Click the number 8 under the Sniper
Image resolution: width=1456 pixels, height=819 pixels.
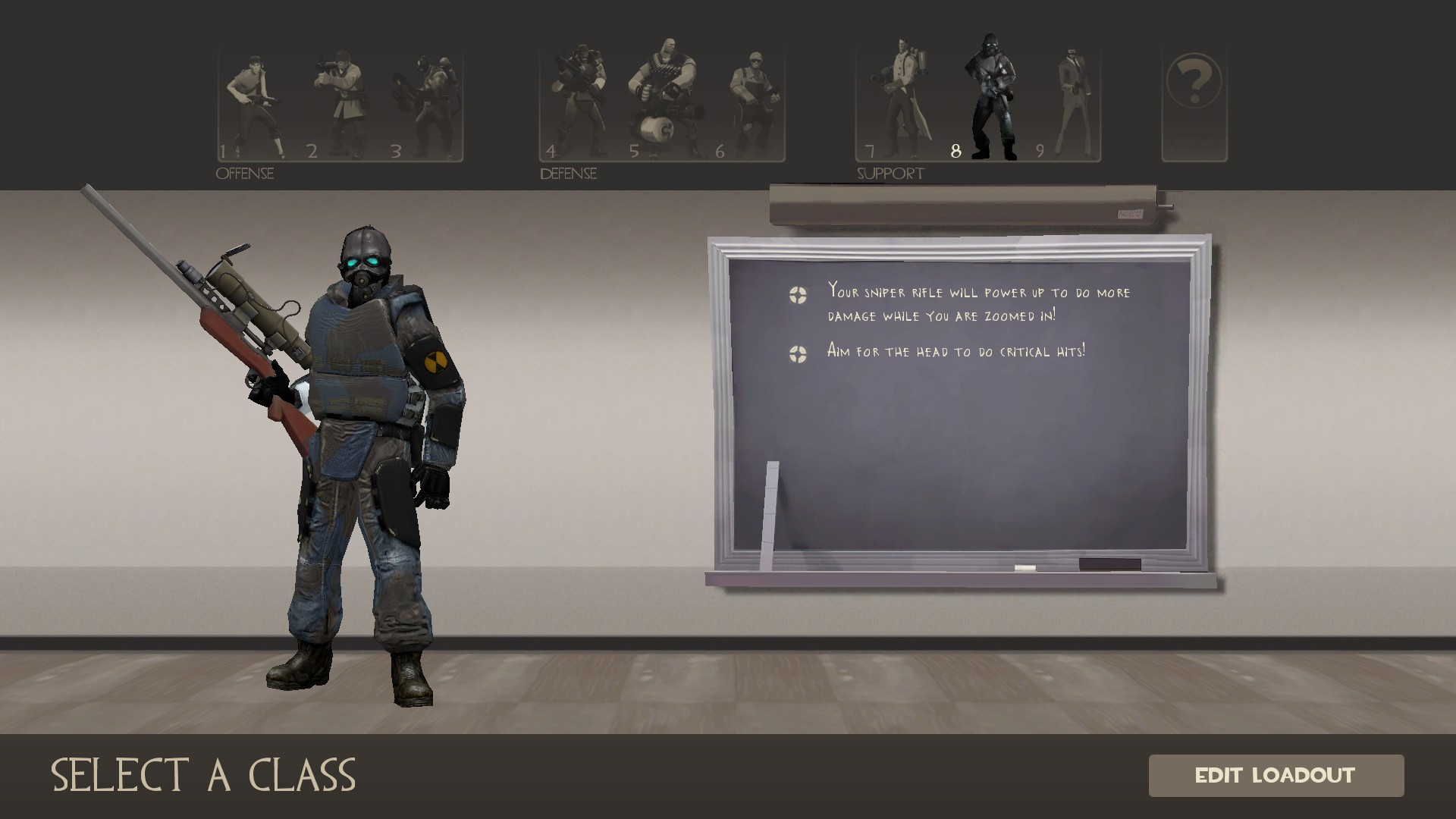[955, 152]
